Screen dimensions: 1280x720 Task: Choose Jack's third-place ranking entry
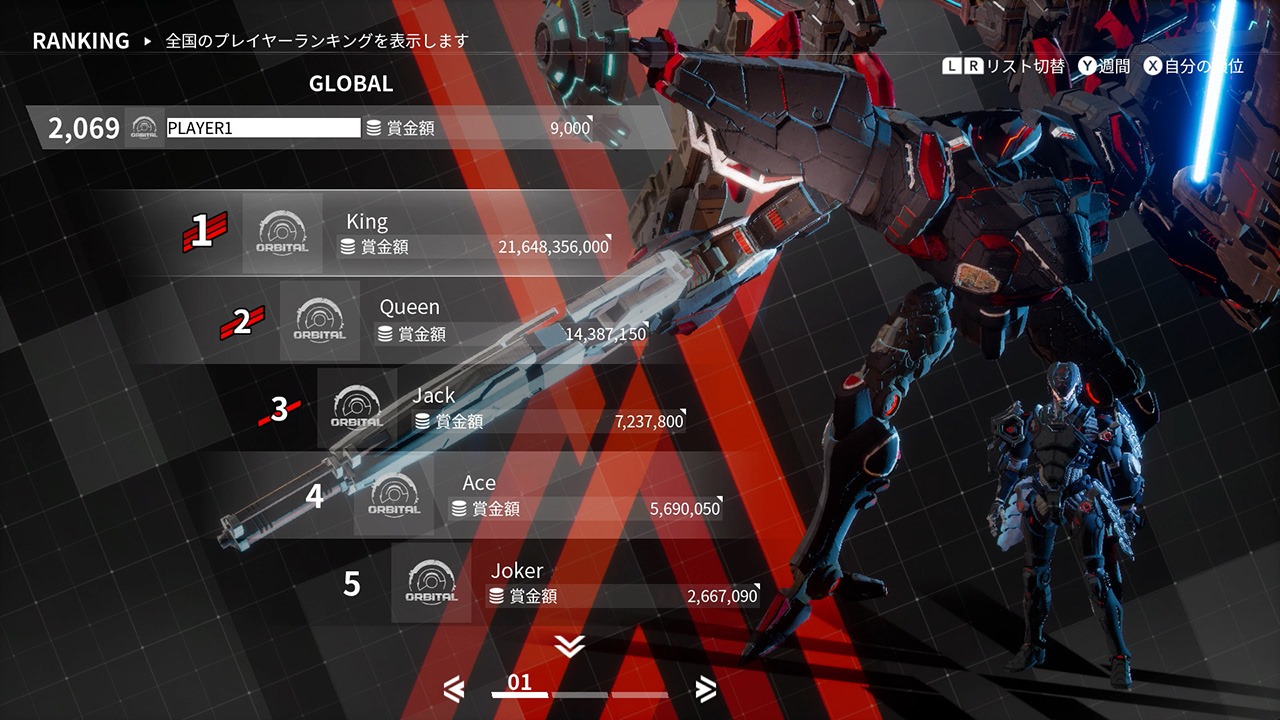pos(505,409)
